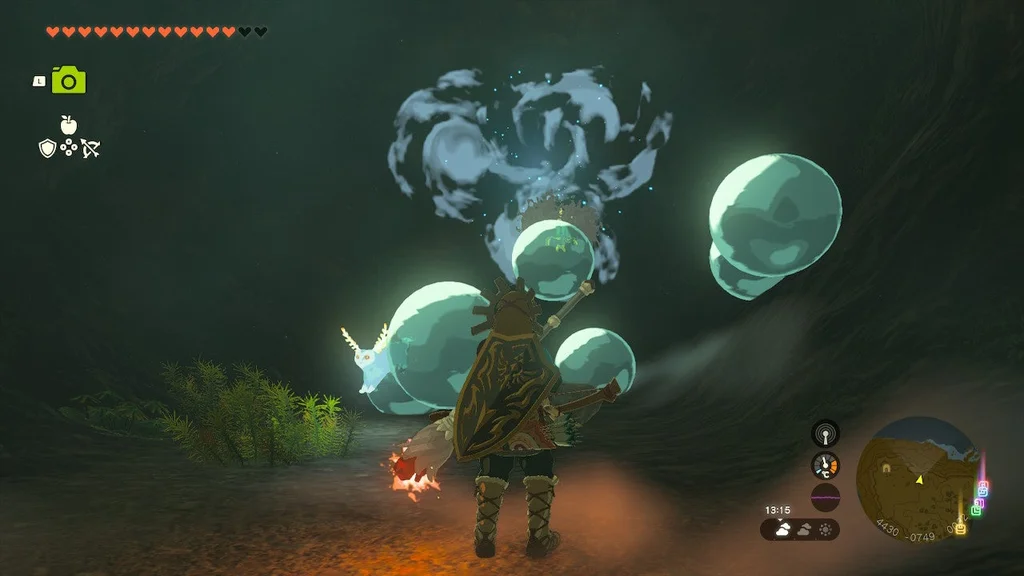Select the yellow glowing pin on minimap edge
1024x576 pixels.
pos(961,528)
